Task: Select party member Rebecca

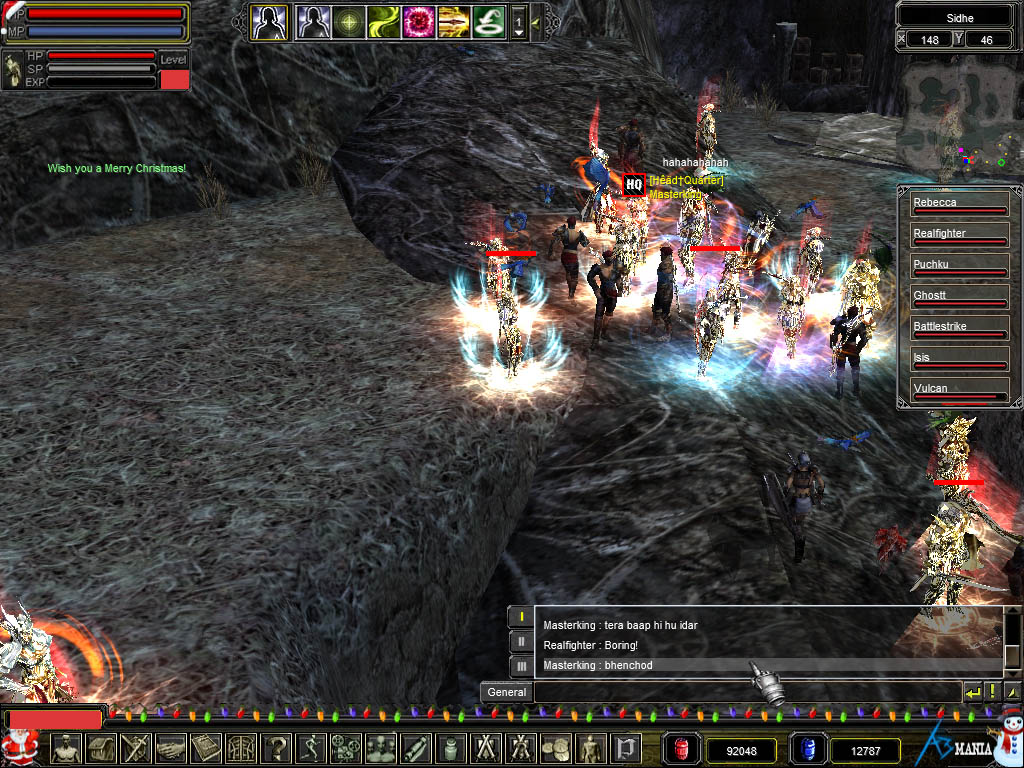Action: [x=958, y=203]
